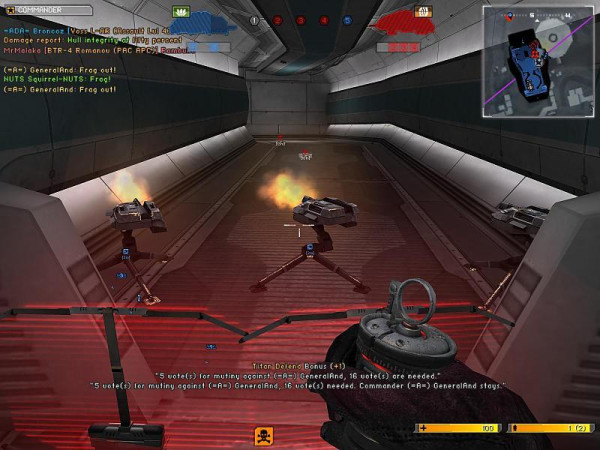
Task: Click the orange skull icon
Action: 264,435
